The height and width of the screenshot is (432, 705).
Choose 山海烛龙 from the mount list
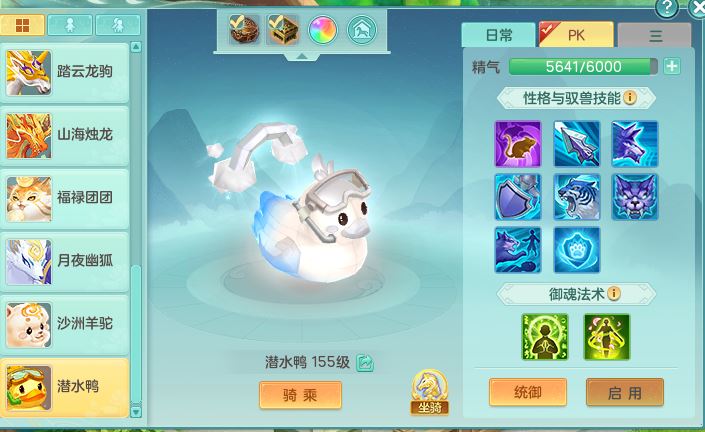pyautogui.click(x=66, y=134)
